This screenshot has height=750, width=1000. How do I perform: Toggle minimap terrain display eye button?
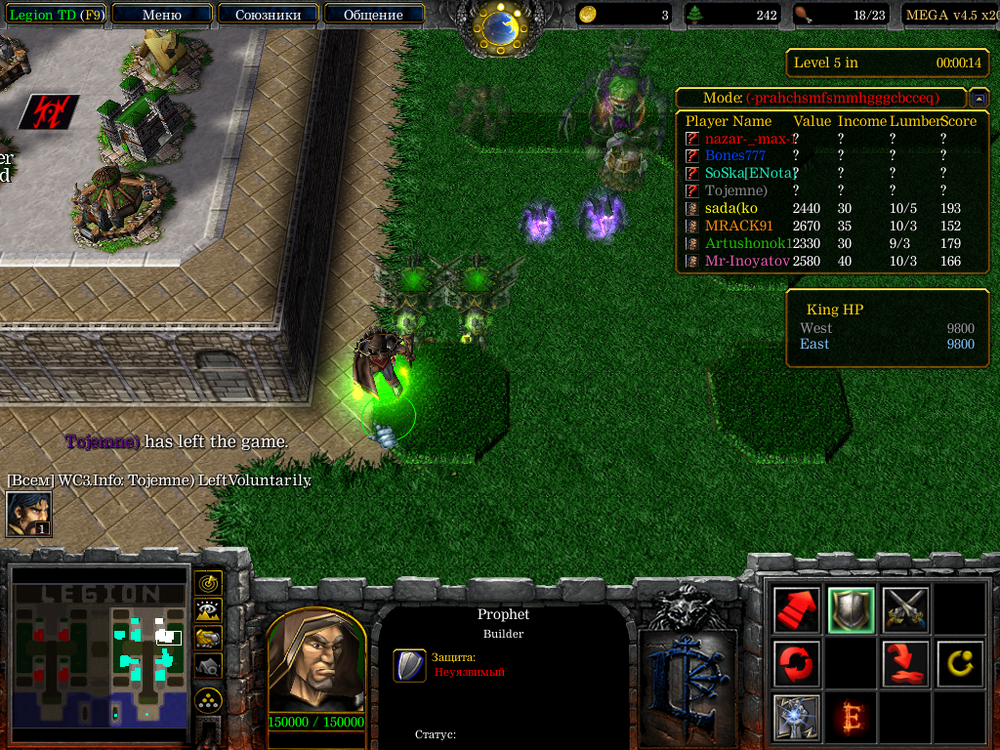point(208,610)
